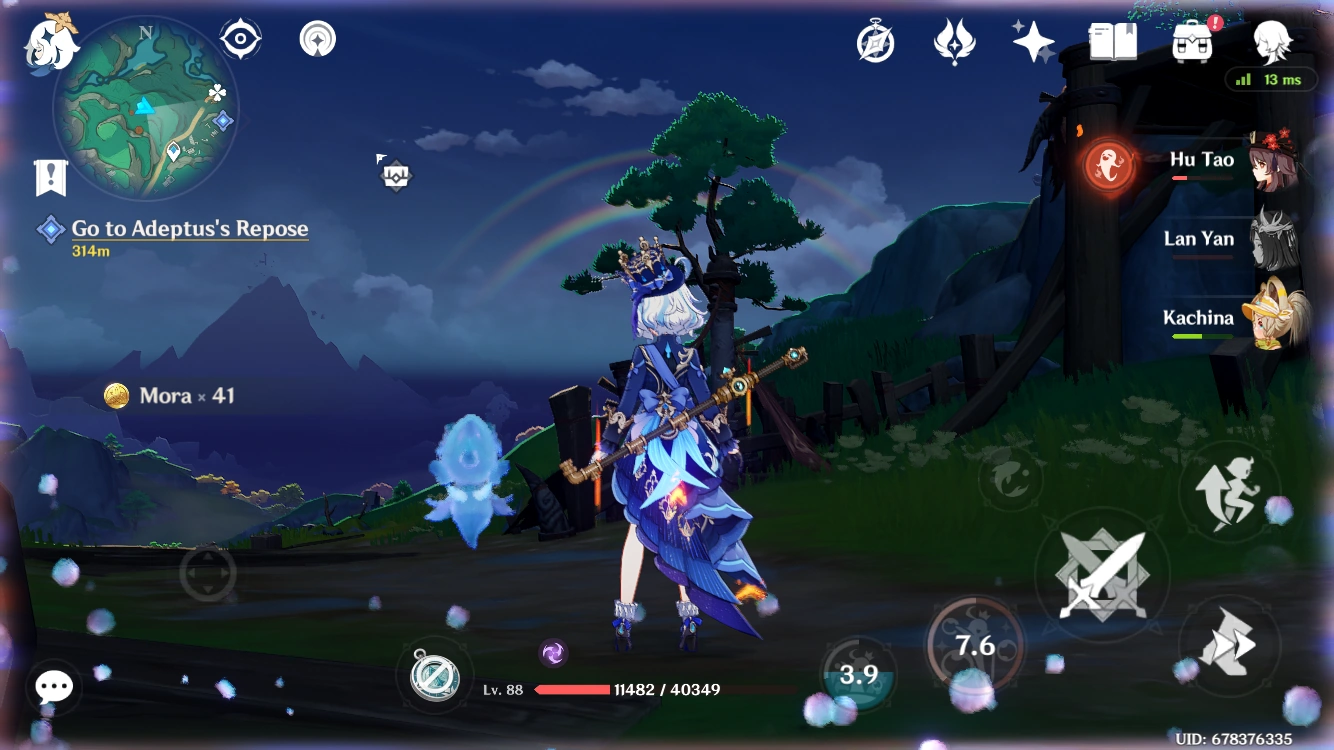
Task: Open the Battle Pass wings icon
Action: click(955, 41)
